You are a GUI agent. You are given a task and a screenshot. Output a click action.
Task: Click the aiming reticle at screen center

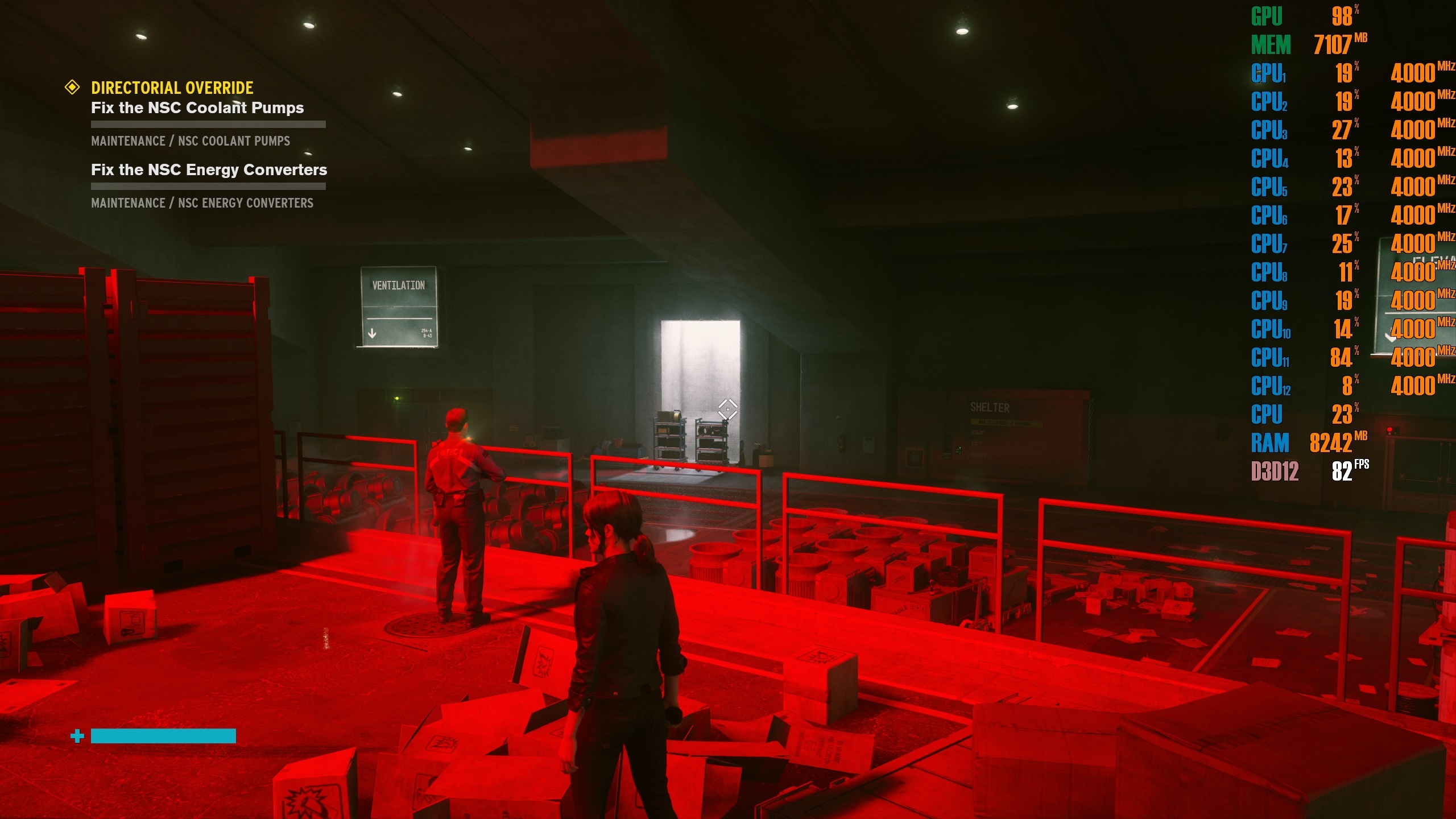click(728, 408)
